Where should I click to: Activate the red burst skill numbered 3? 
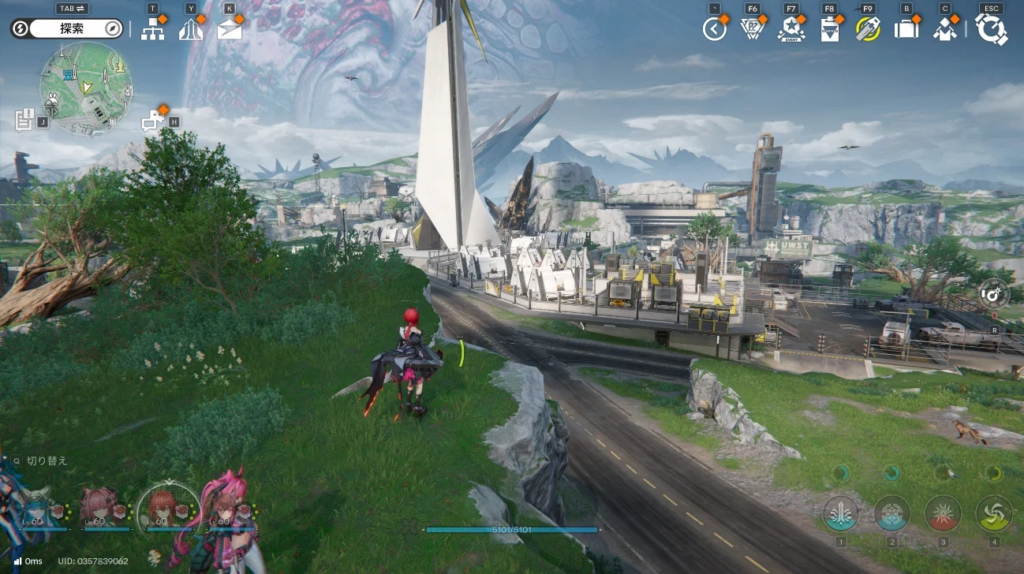tap(942, 514)
